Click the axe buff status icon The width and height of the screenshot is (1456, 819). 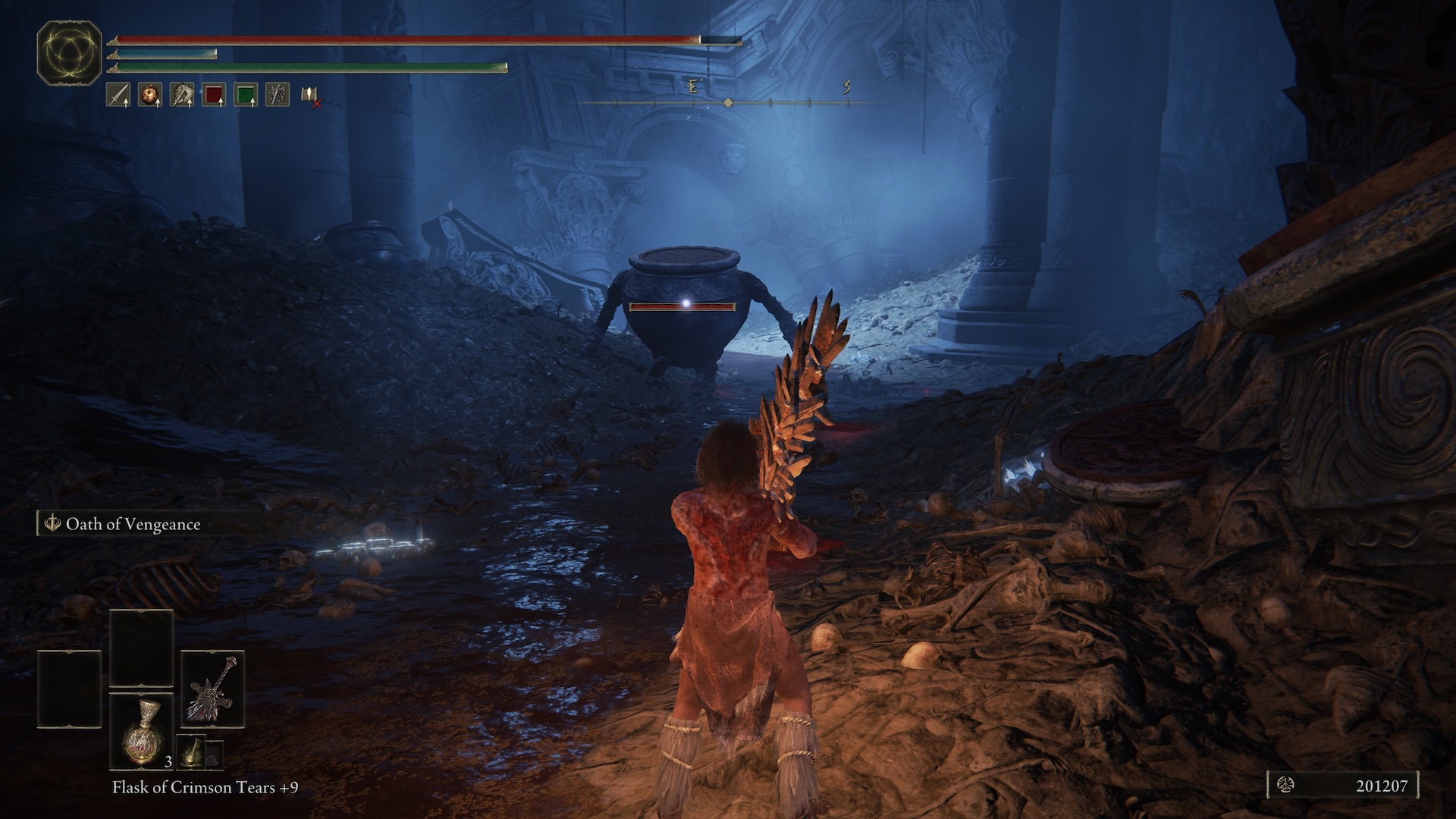click(x=182, y=95)
